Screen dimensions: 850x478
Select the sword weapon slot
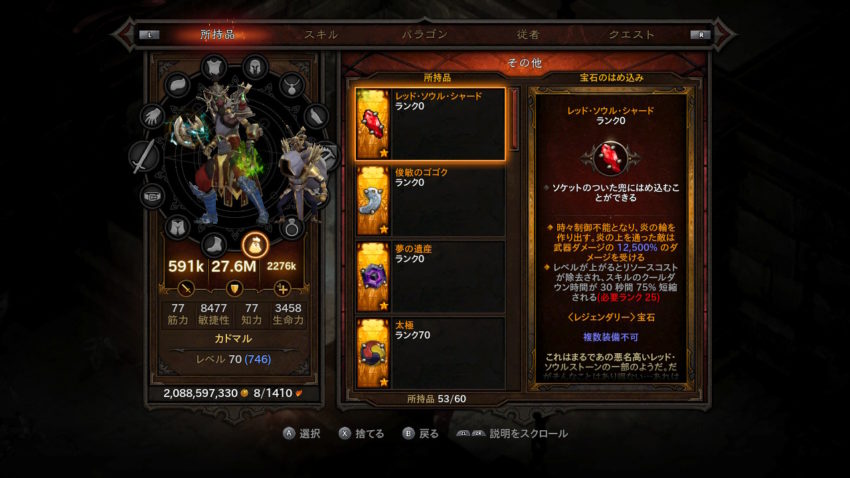tap(145, 157)
